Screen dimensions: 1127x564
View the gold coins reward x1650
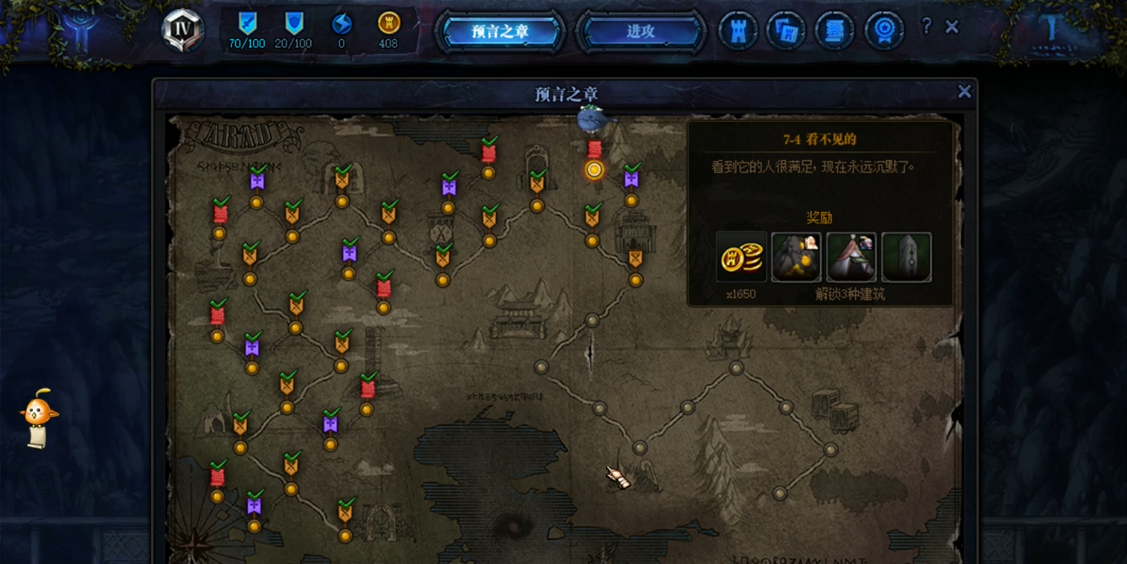pos(741,258)
